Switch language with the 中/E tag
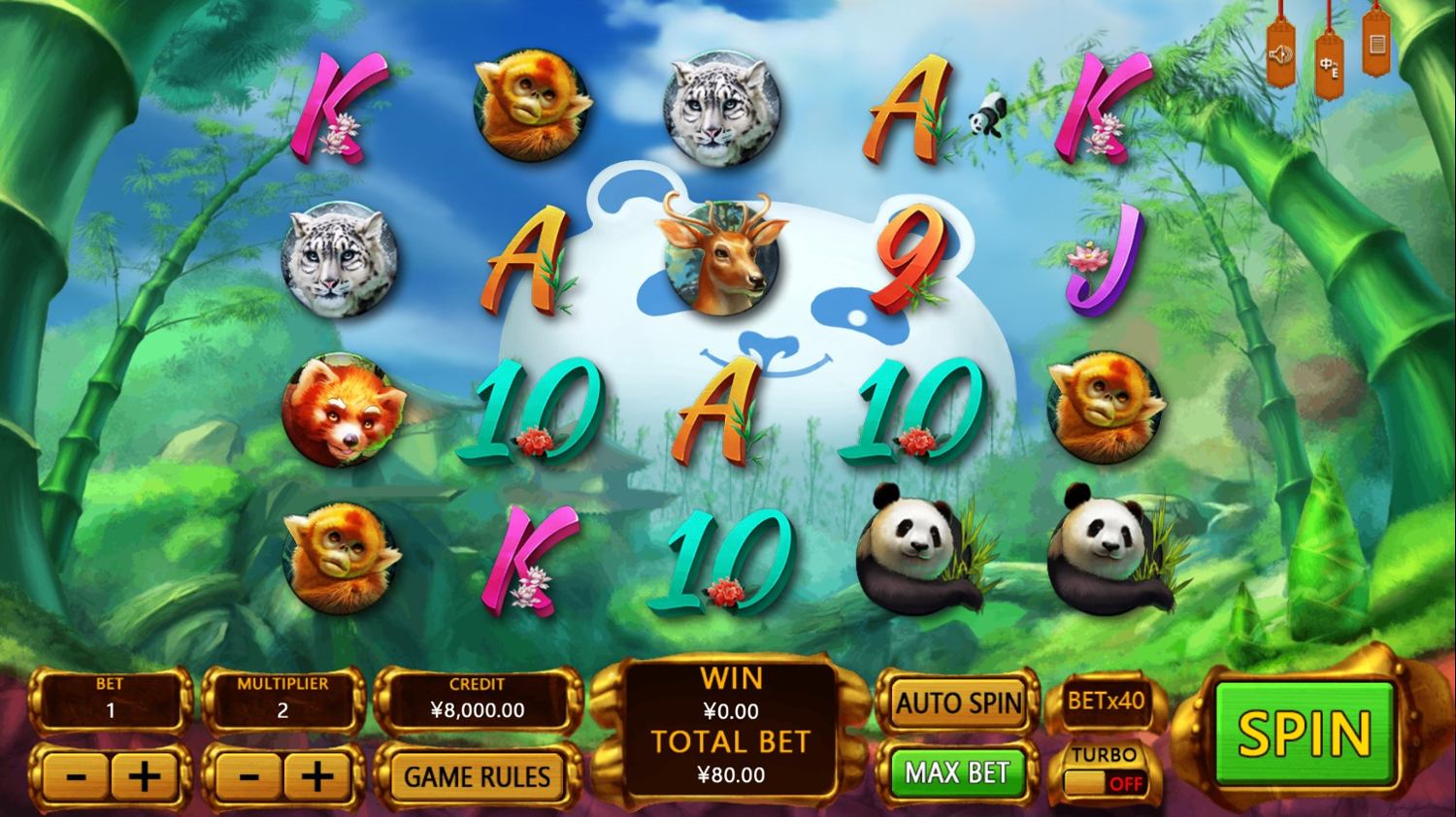1456x817 pixels. tap(1329, 65)
